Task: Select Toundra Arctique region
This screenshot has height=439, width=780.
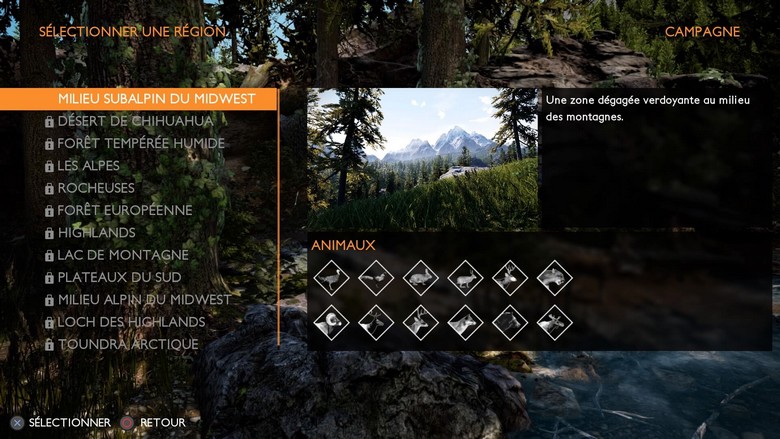Action: (128, 344)
